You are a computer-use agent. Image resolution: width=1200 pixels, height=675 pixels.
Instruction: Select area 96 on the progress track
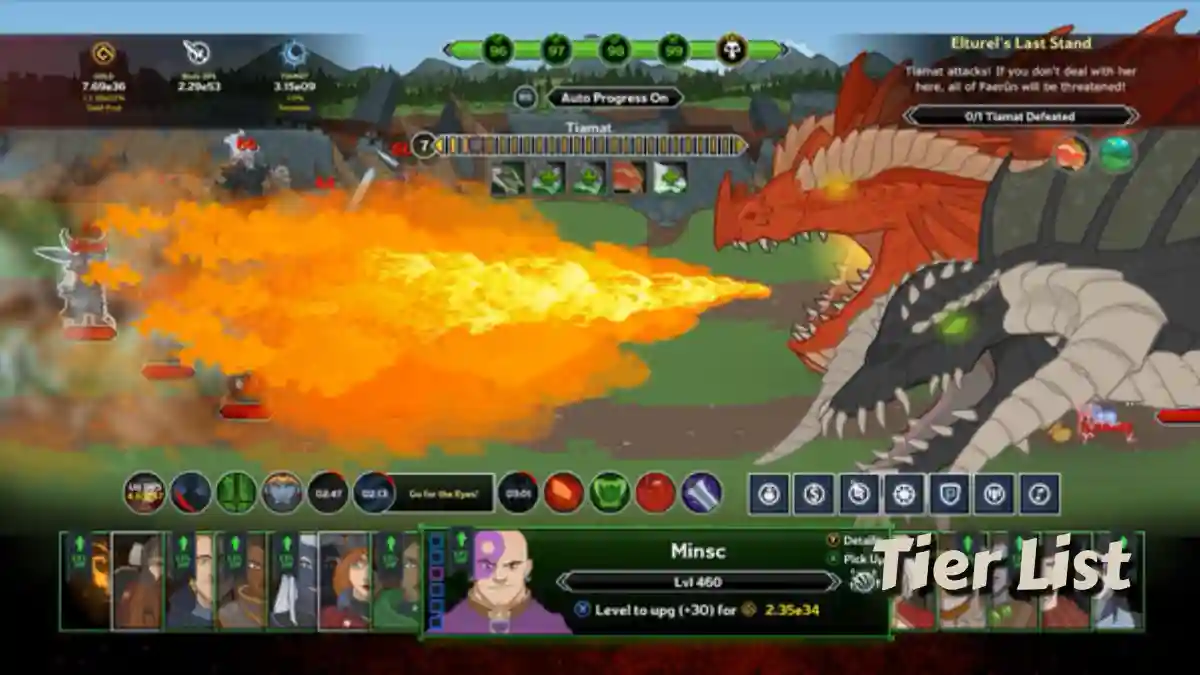[497, 49]
